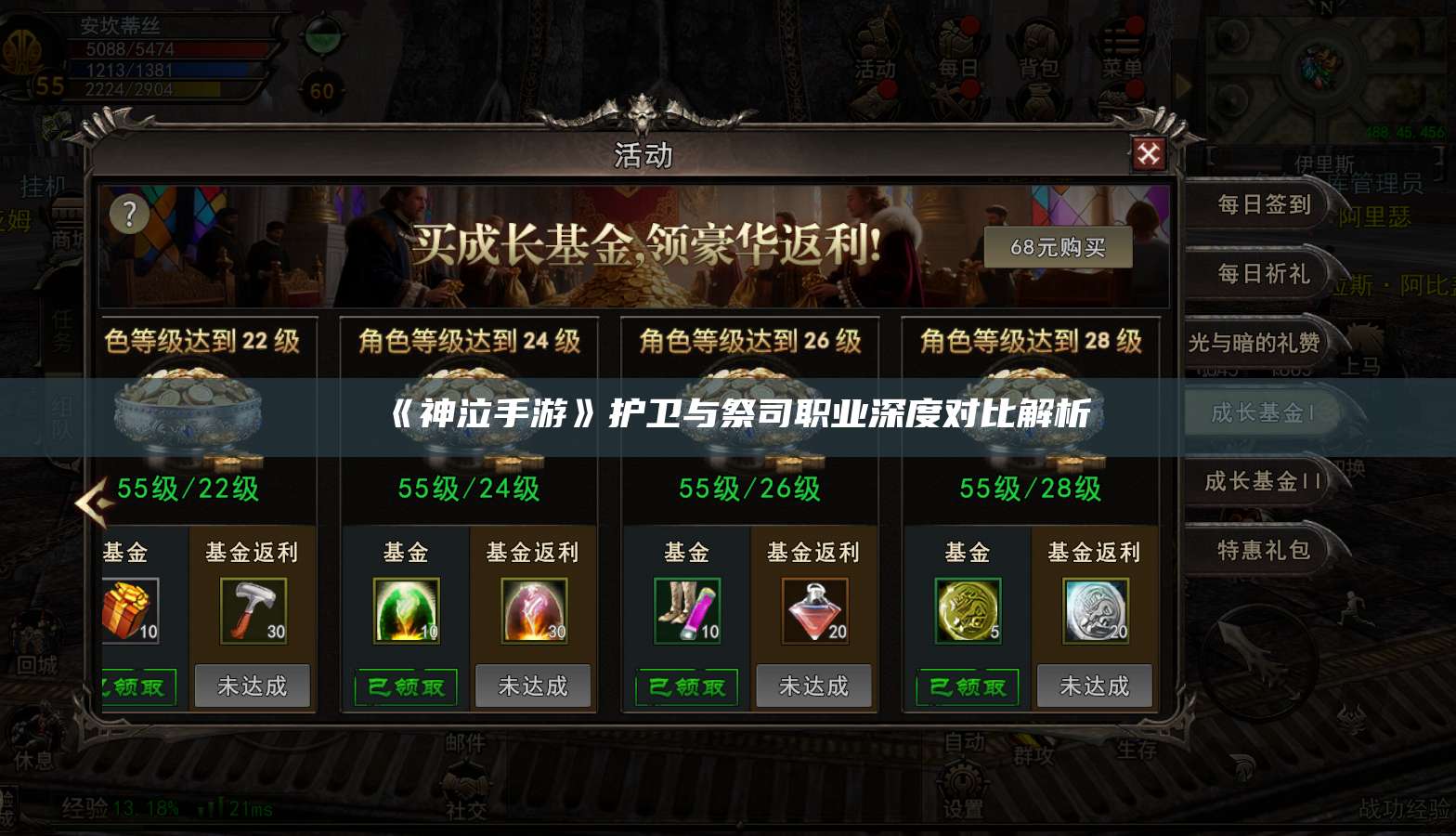Click the 68元购买 purchase button
This screenshot has height=836, width=1456.
[x=1059, y=247]
